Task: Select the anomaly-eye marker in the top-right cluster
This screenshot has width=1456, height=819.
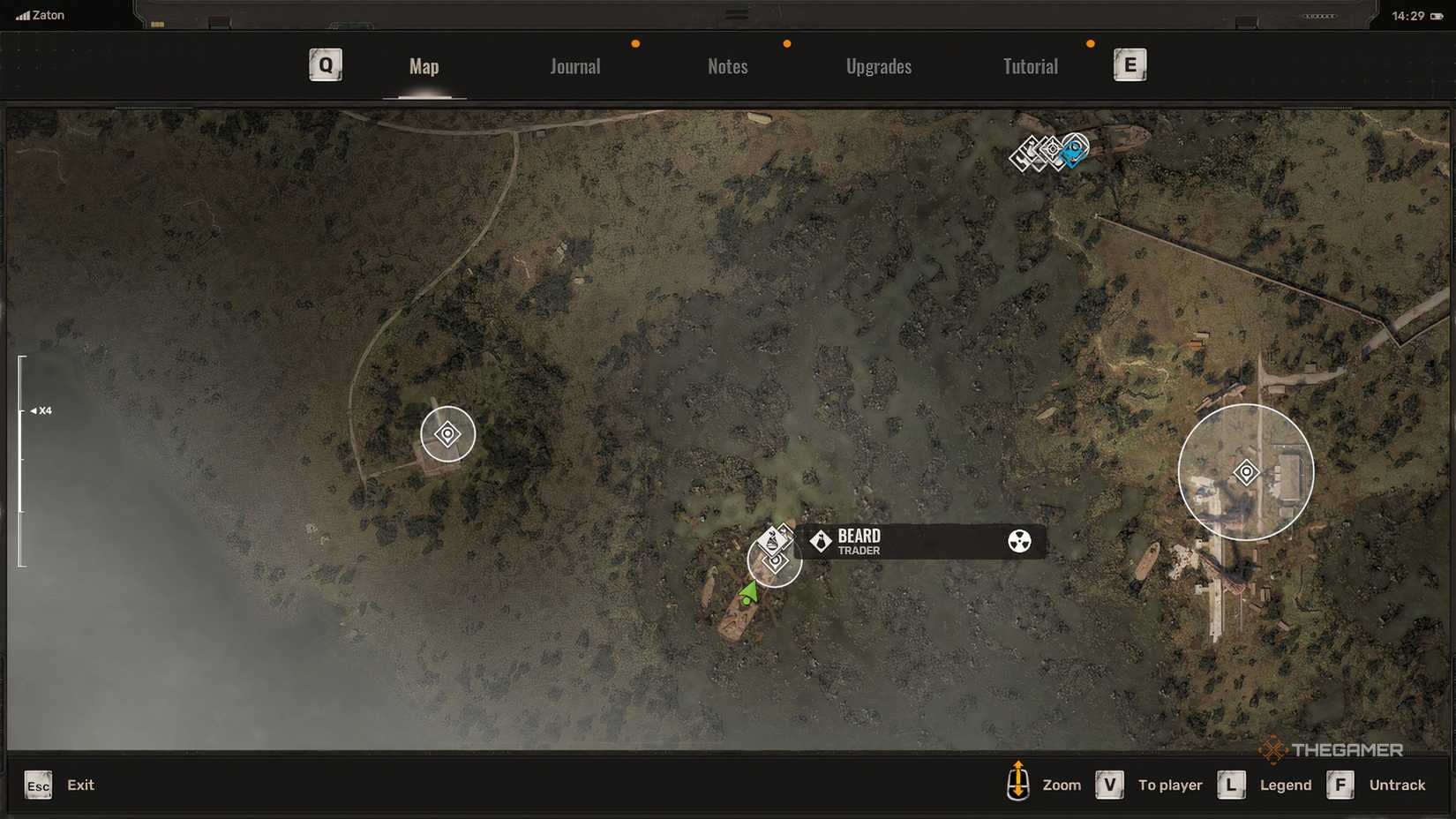Action: 1052,148
